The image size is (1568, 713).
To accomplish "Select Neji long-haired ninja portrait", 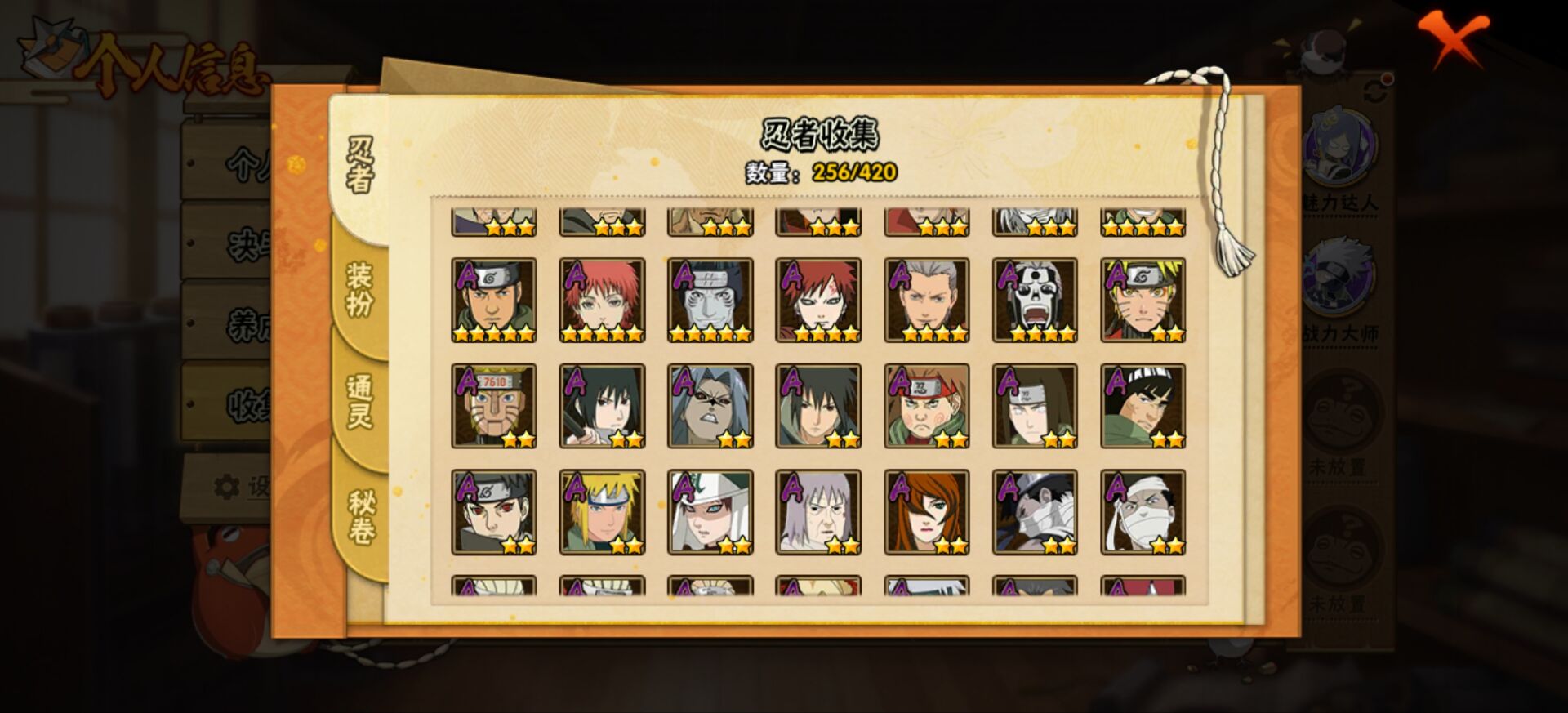I will click(x=1035, y=406).
